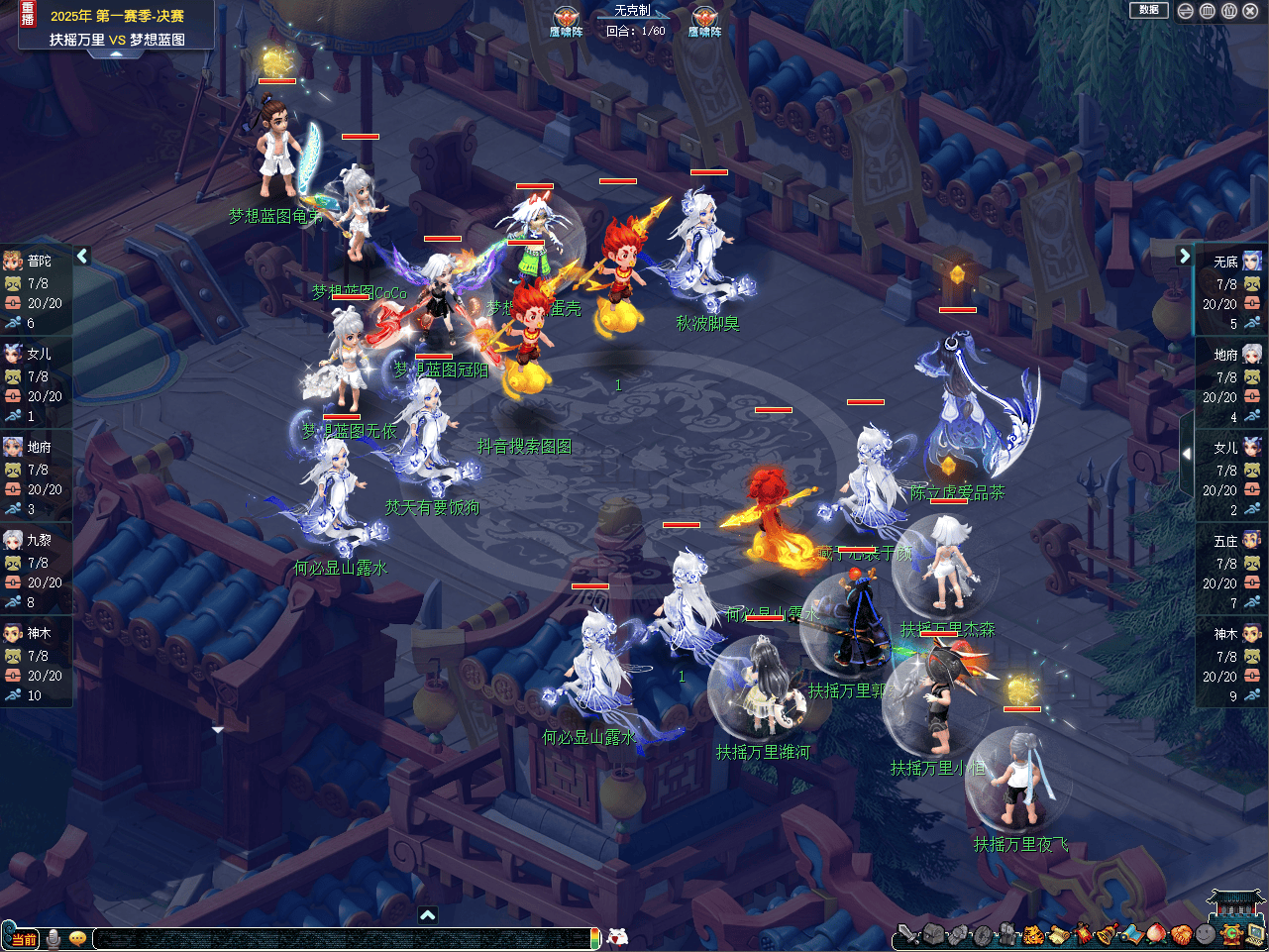Select the 九黎 player row
The image size is (1269, 952).
pos(36,571)
